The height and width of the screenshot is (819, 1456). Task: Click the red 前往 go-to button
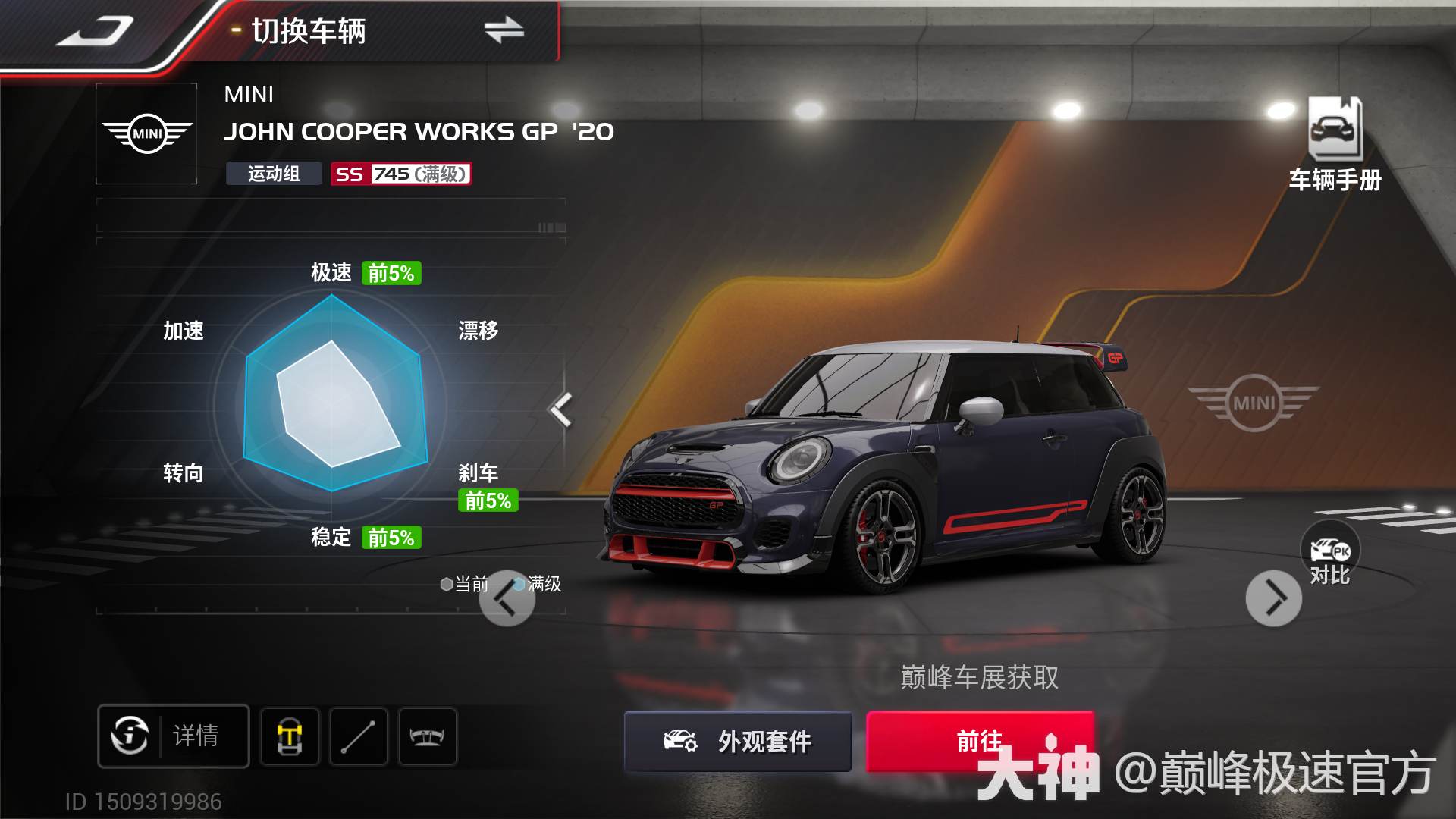click(979, 741)
